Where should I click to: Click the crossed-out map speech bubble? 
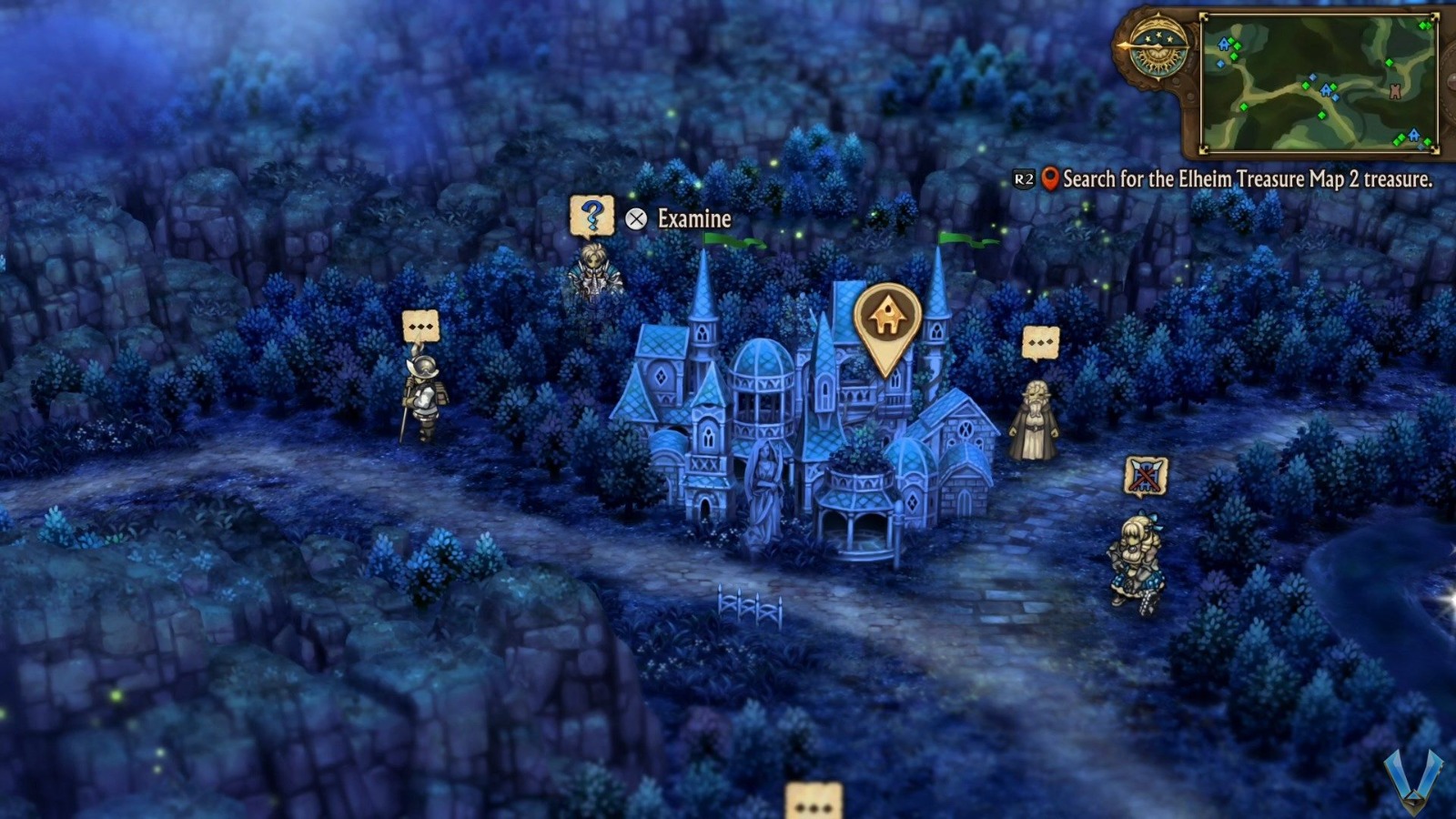tap(1146, 477)
